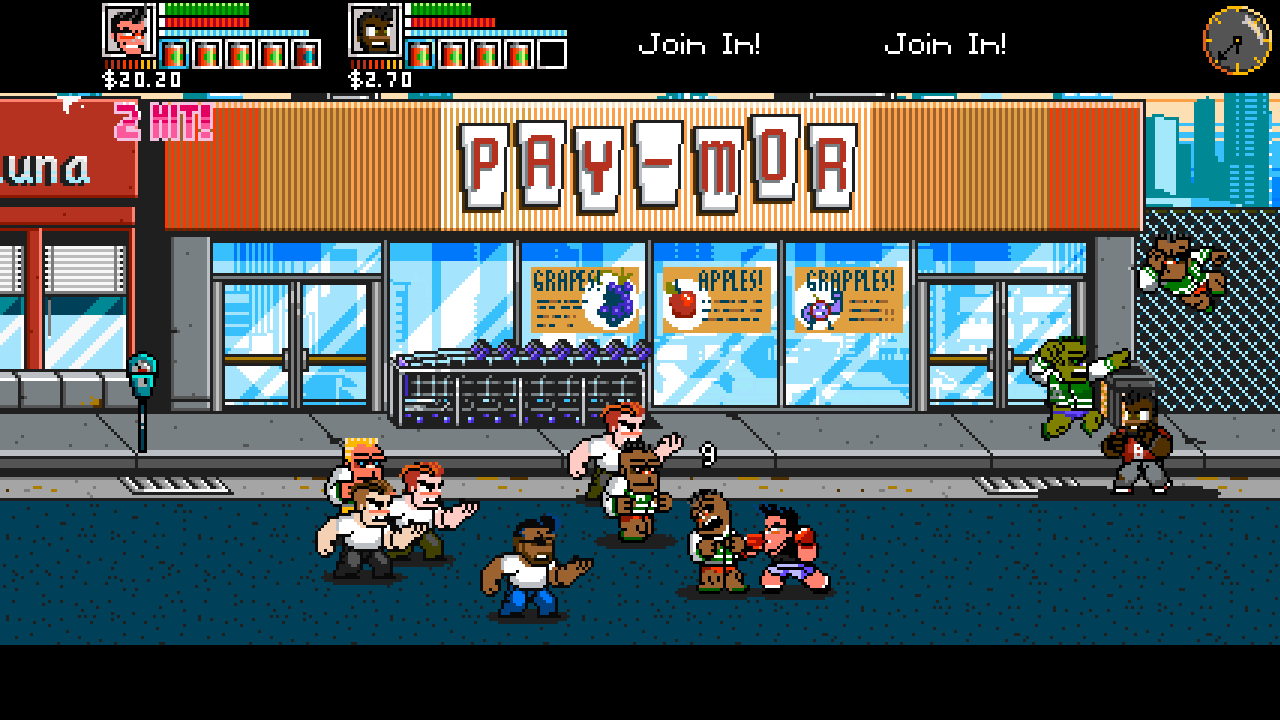Screen dimensions: 1280x720
Task: Click the stopwatch timer icon
Action: 1236,40
